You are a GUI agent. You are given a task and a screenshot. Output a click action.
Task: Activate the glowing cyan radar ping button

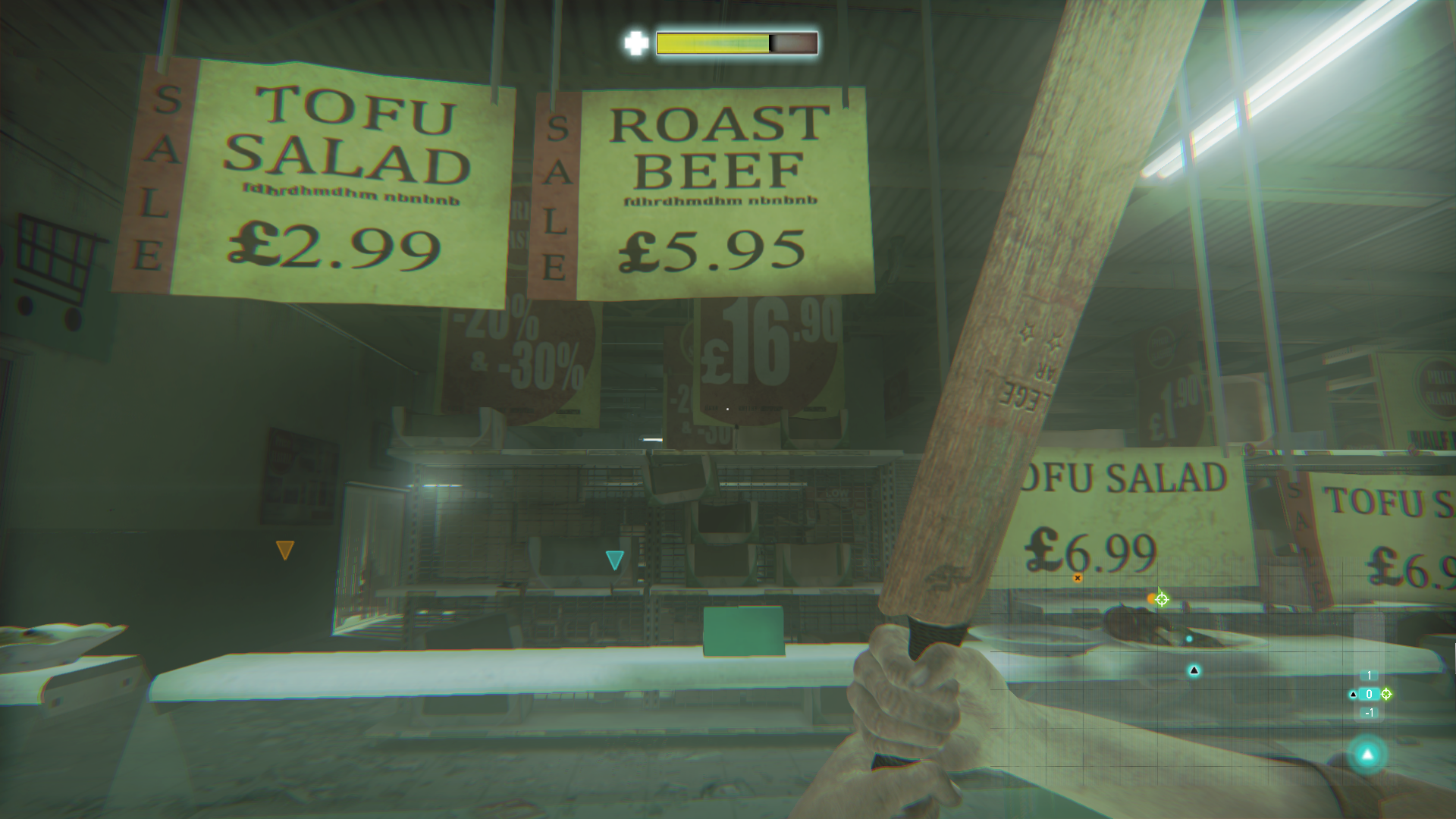click(x=1367, y=755)
